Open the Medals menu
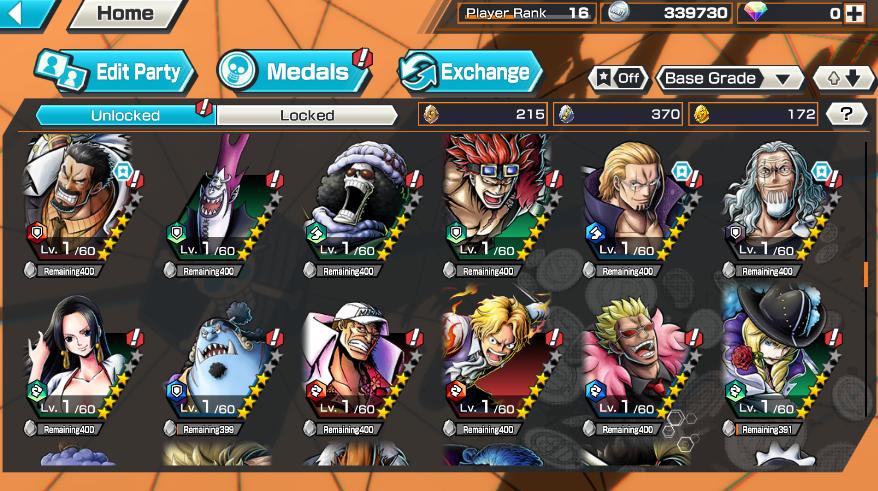878x491 pixels. (291, 72)
